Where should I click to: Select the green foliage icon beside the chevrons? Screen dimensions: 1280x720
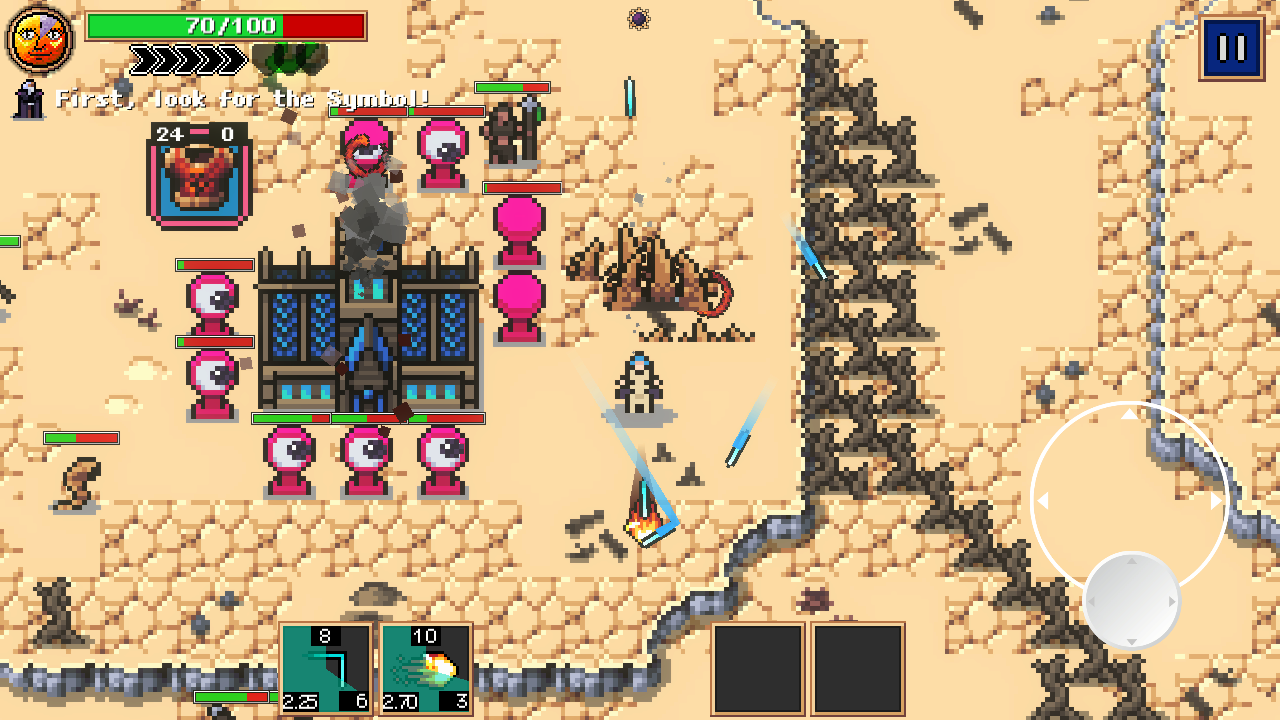pyautogui.click(x=291, y=58)
